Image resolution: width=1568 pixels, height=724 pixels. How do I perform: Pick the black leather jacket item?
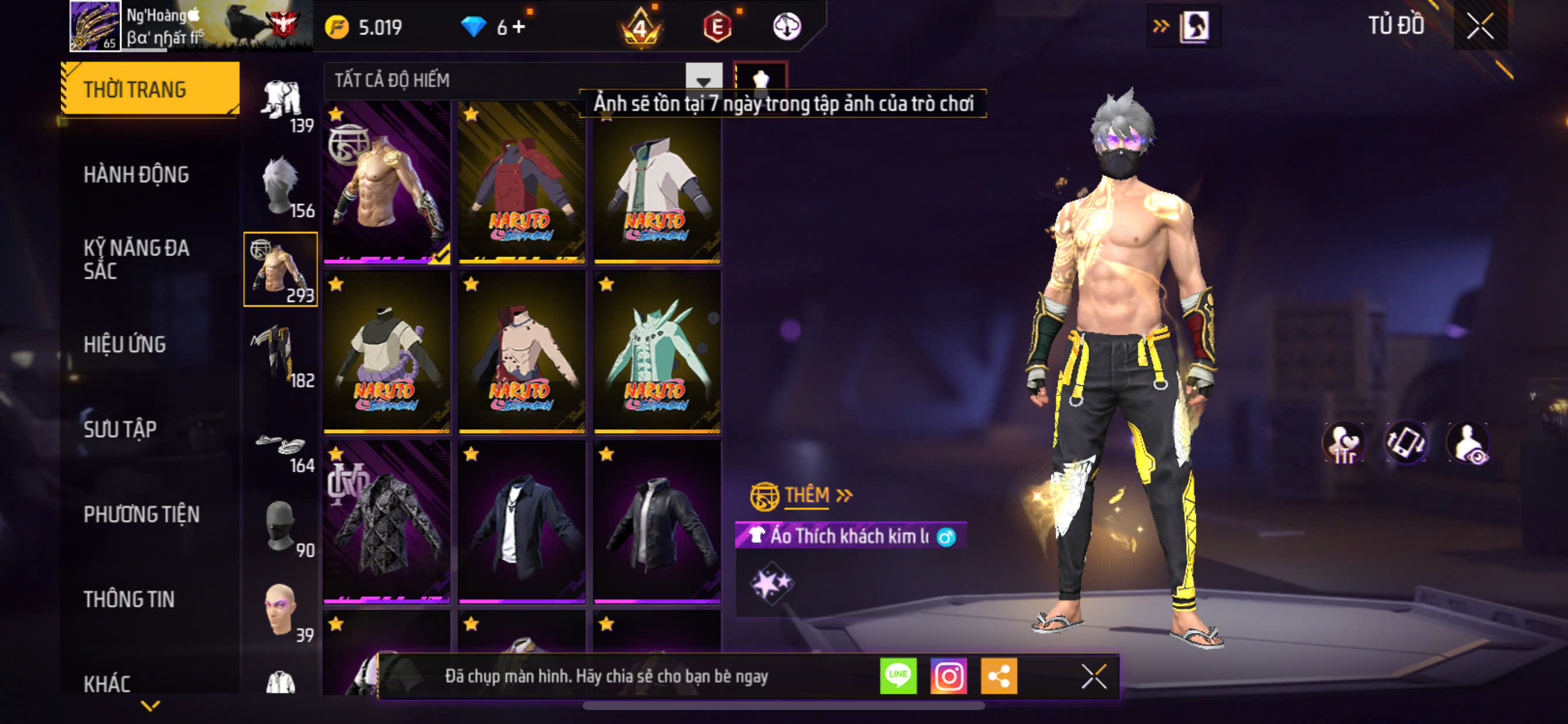(657, 522)
